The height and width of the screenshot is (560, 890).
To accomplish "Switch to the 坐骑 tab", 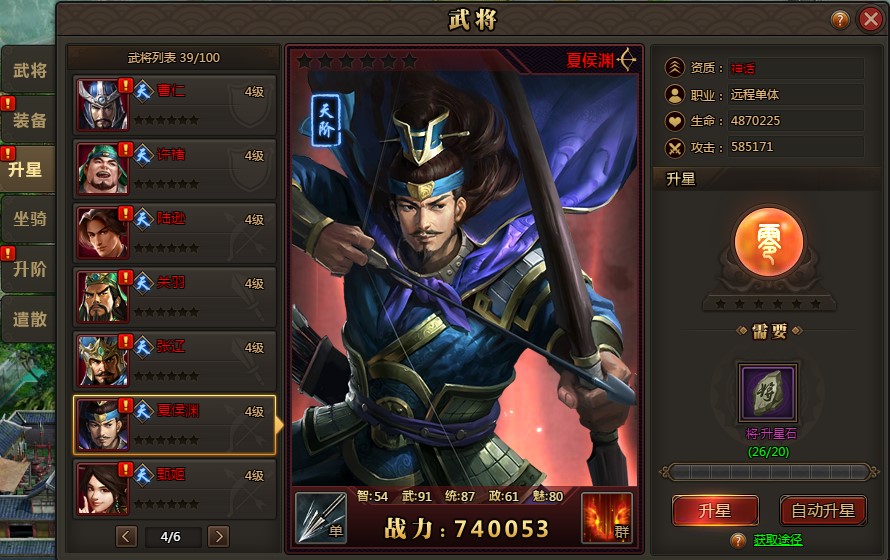I will point(29,220).
